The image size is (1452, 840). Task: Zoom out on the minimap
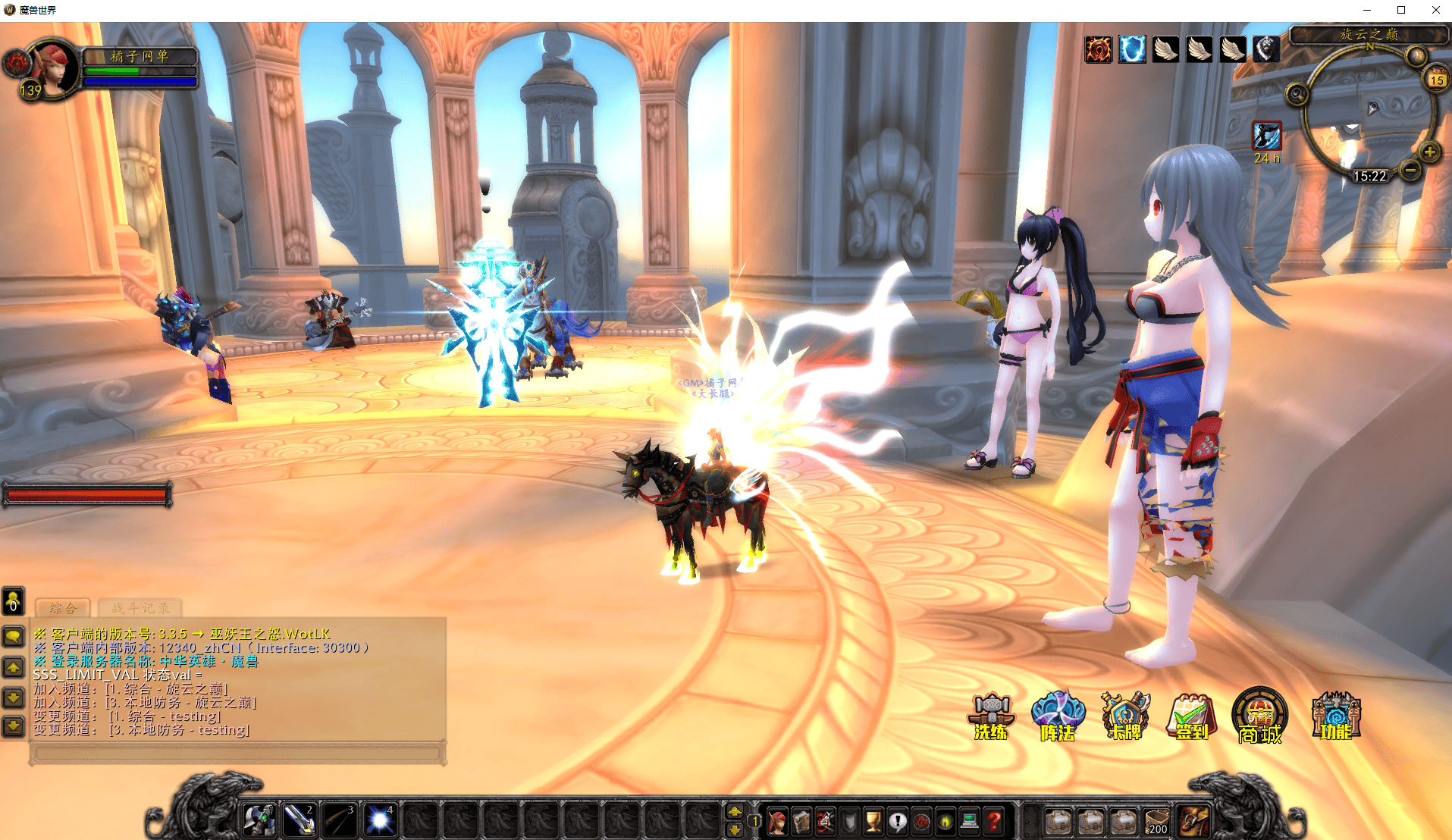click(1410, 171)
